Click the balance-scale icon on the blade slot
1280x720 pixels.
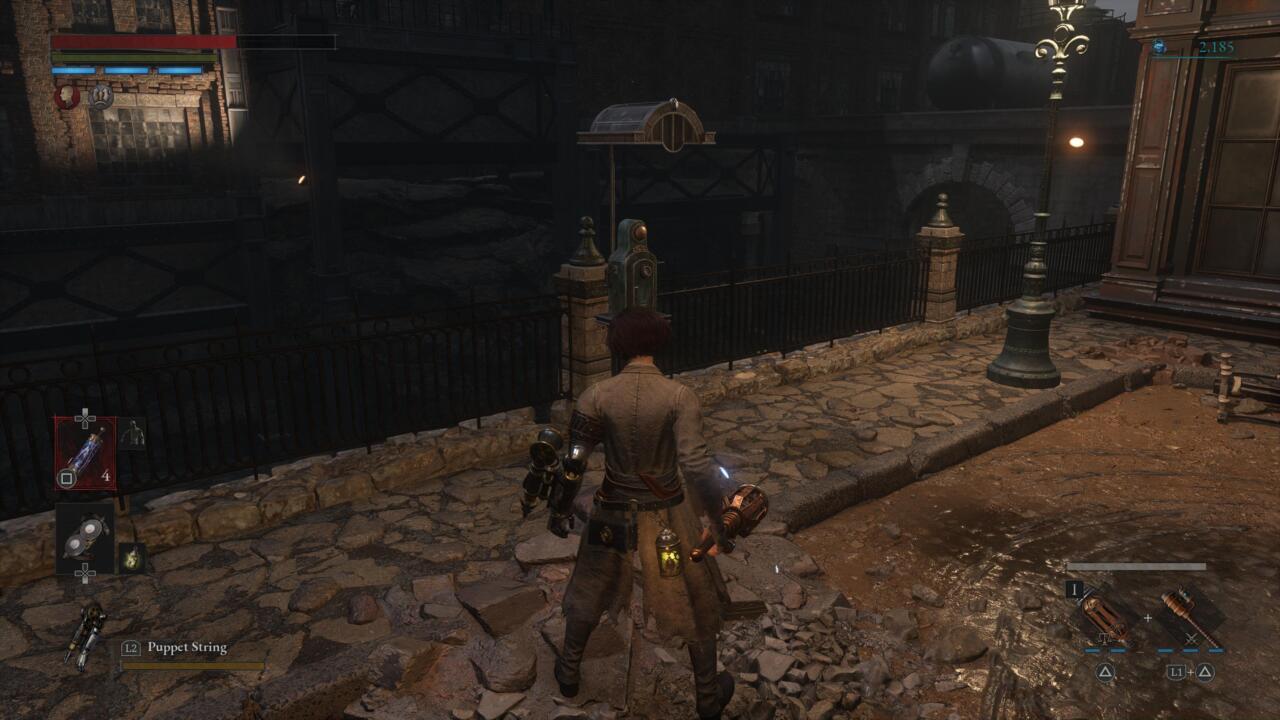point(1104,638)
